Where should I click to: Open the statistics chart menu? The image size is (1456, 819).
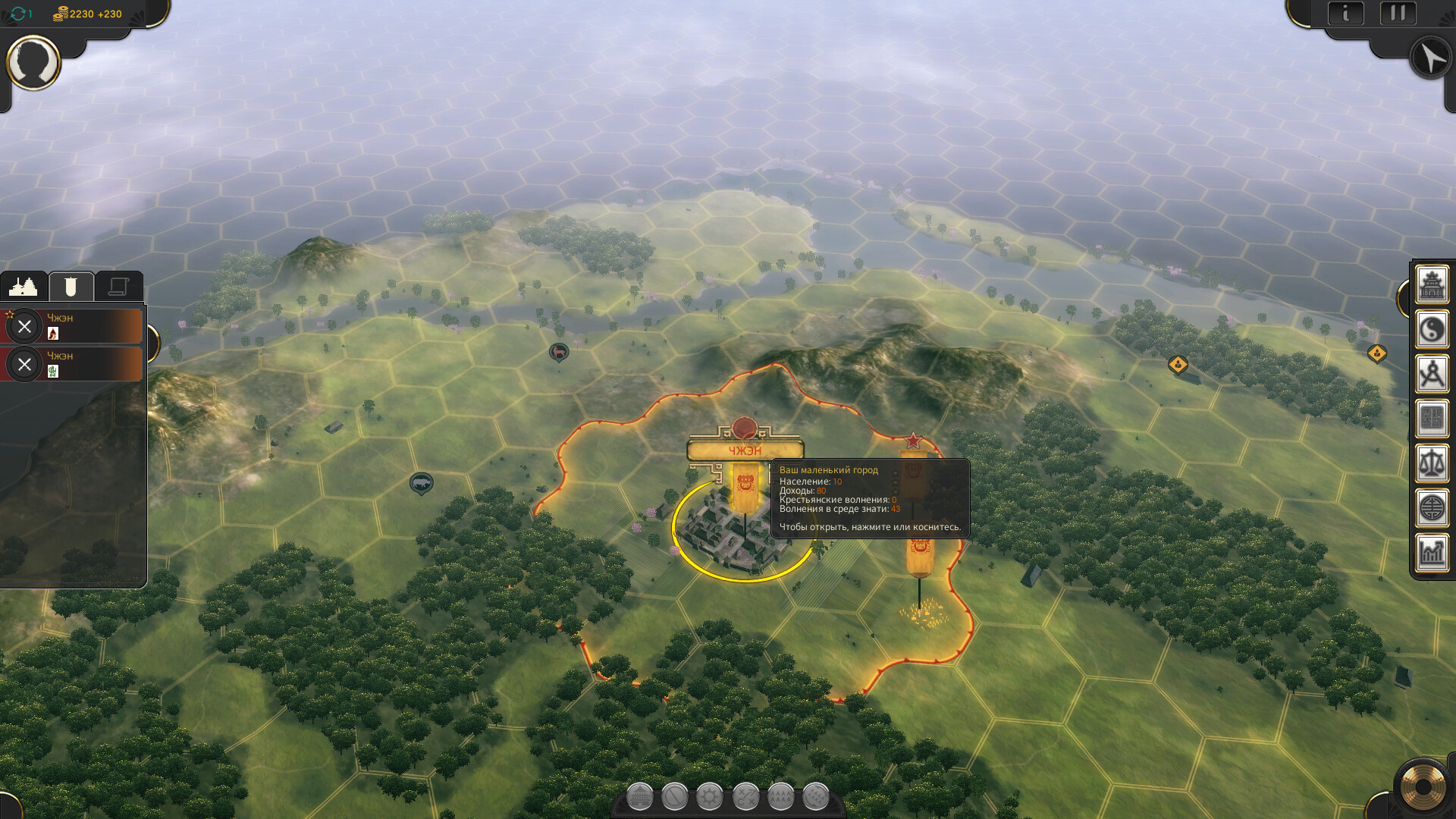1432,552
